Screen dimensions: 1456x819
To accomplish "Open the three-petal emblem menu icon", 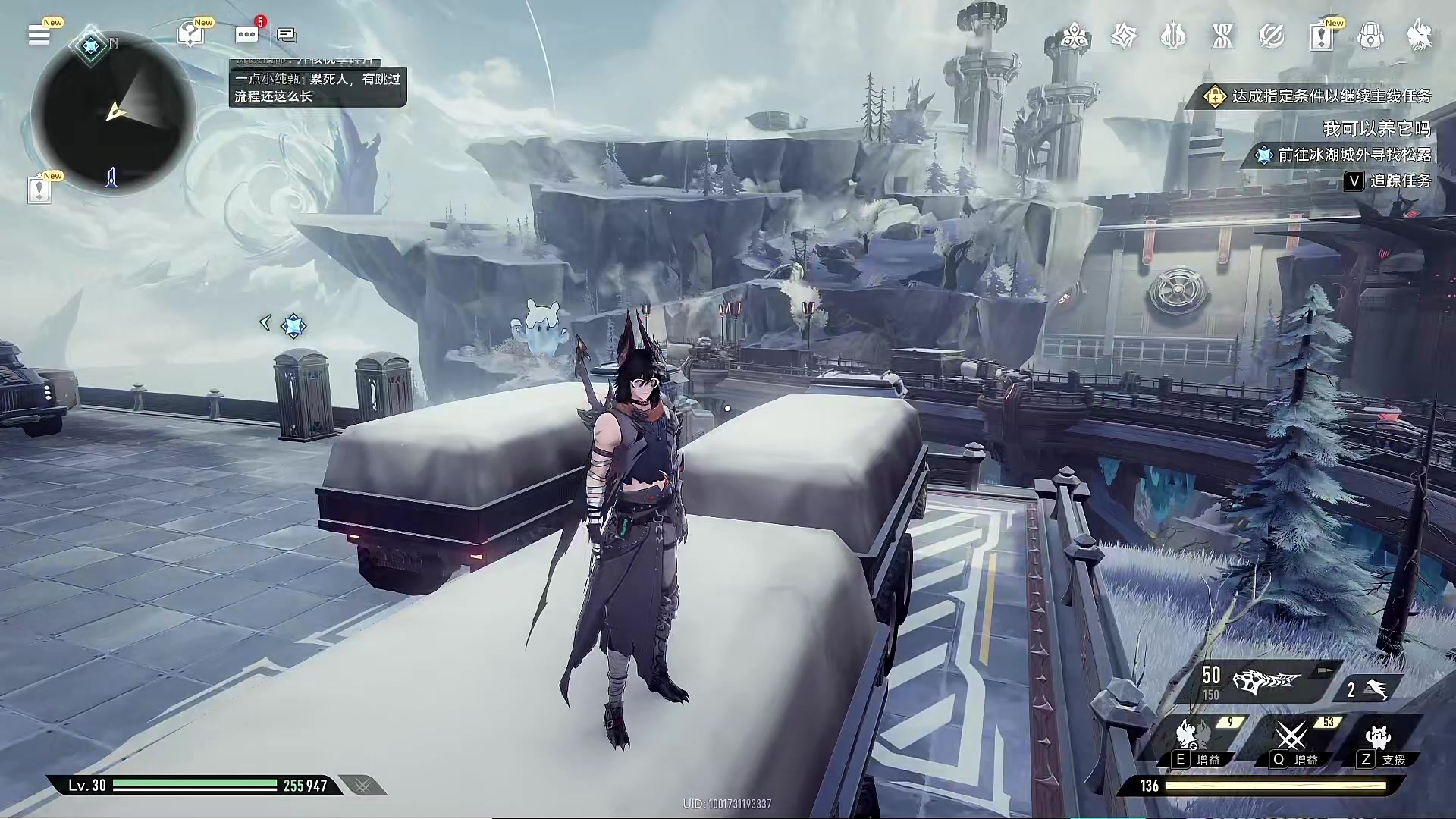I will [1075, 36].
